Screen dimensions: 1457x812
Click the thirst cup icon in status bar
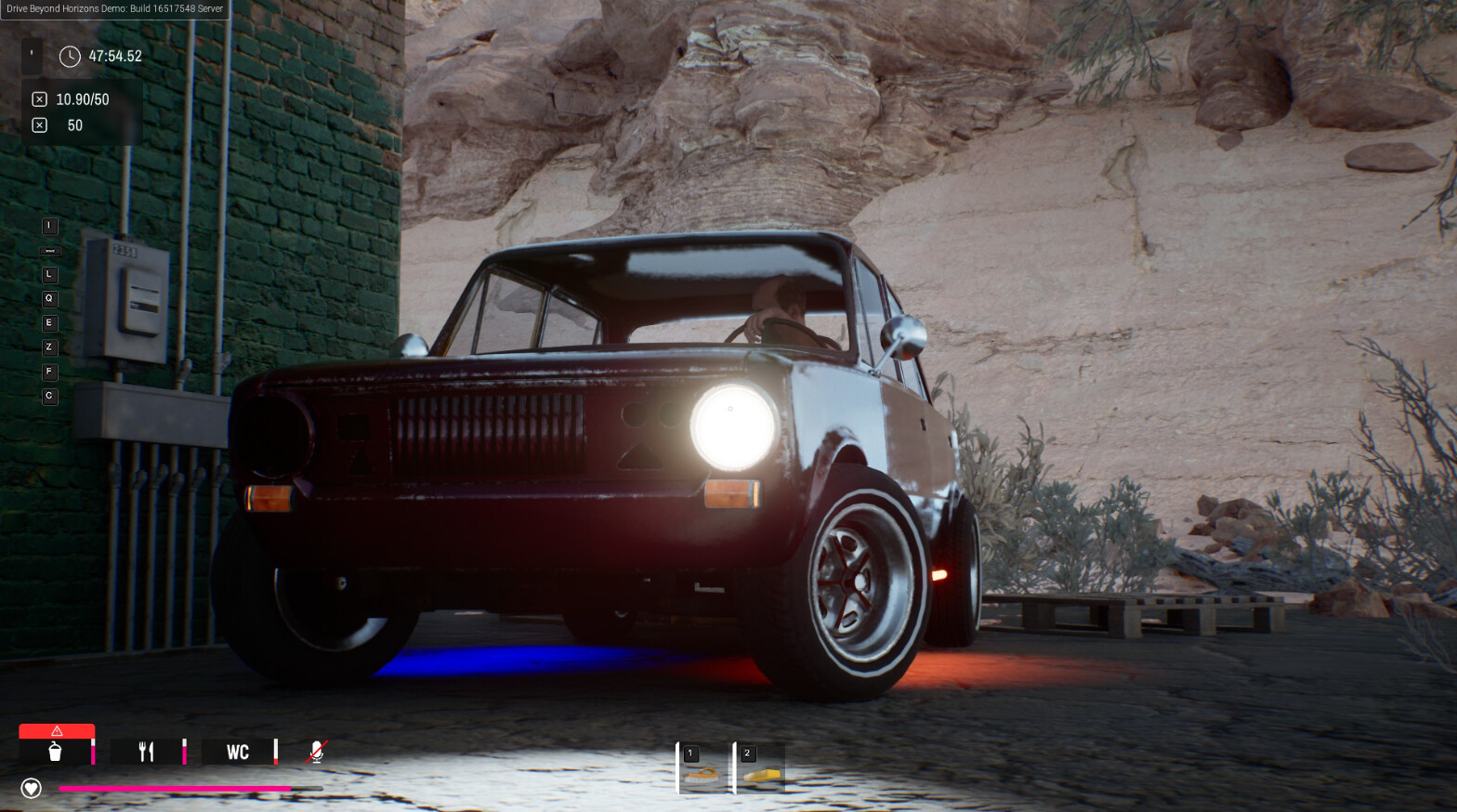tap(54, 753)
